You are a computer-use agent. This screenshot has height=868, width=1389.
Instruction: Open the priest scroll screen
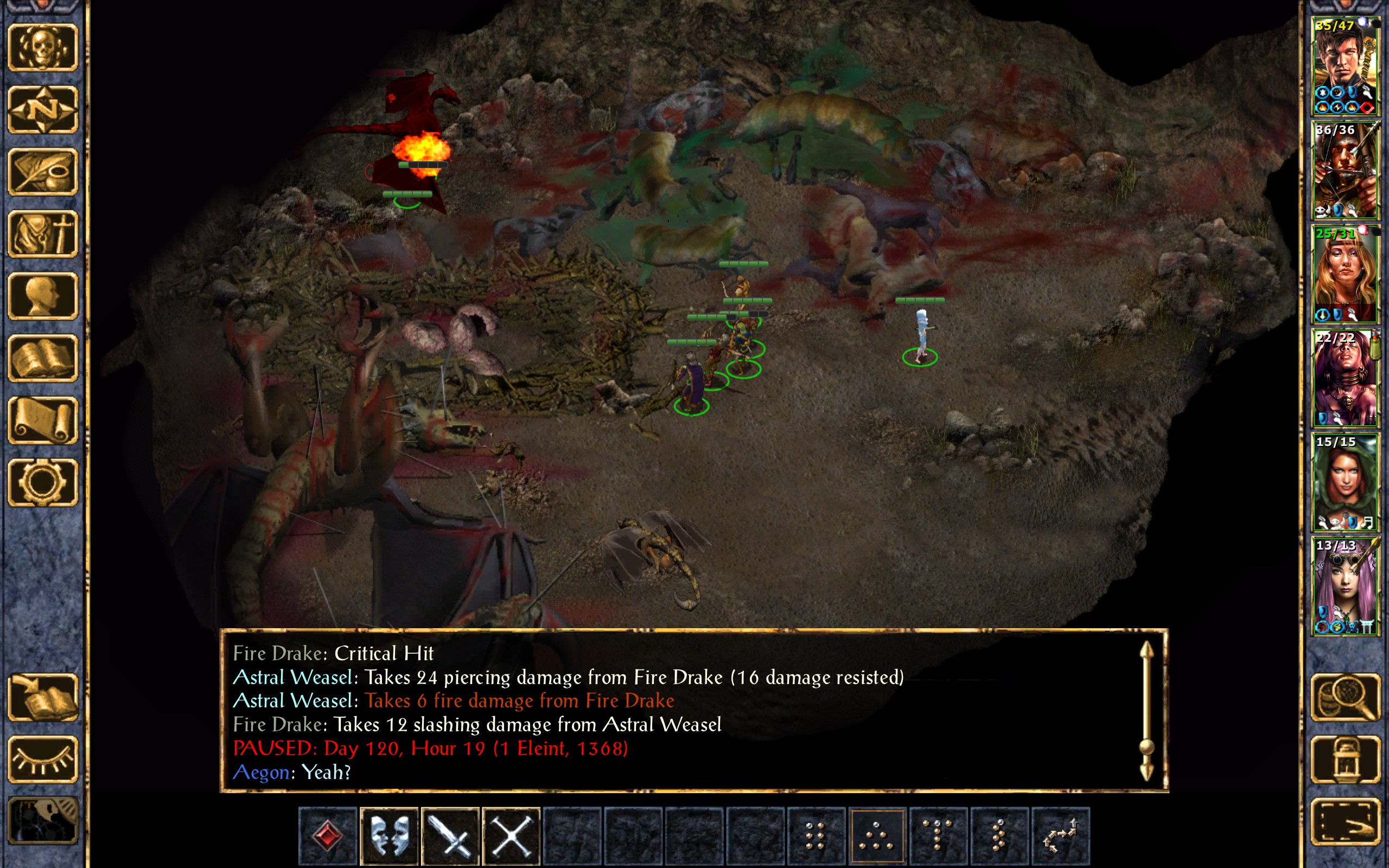click(x=42, y=420)
